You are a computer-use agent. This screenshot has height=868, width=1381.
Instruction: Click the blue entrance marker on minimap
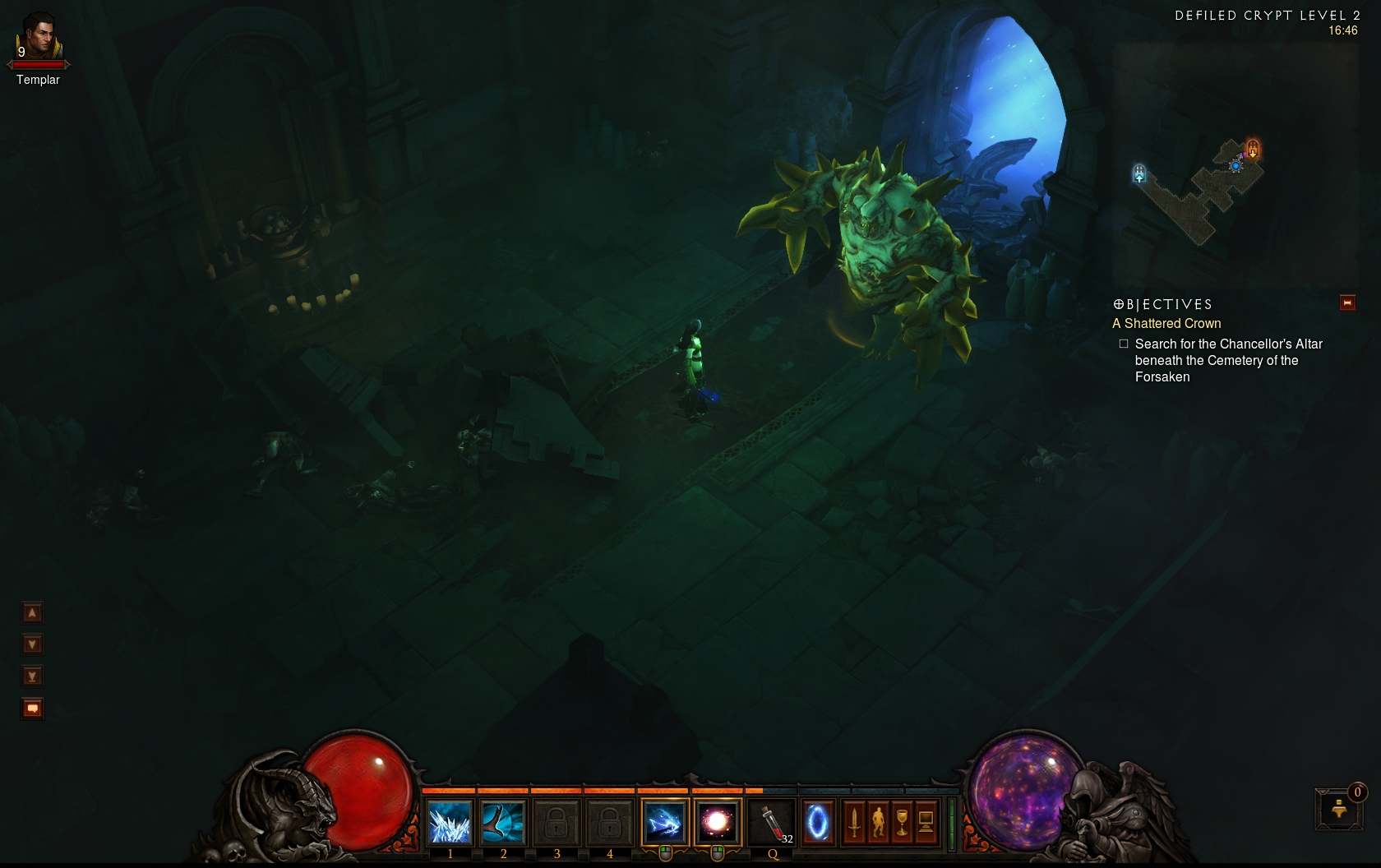point(1139,173)
